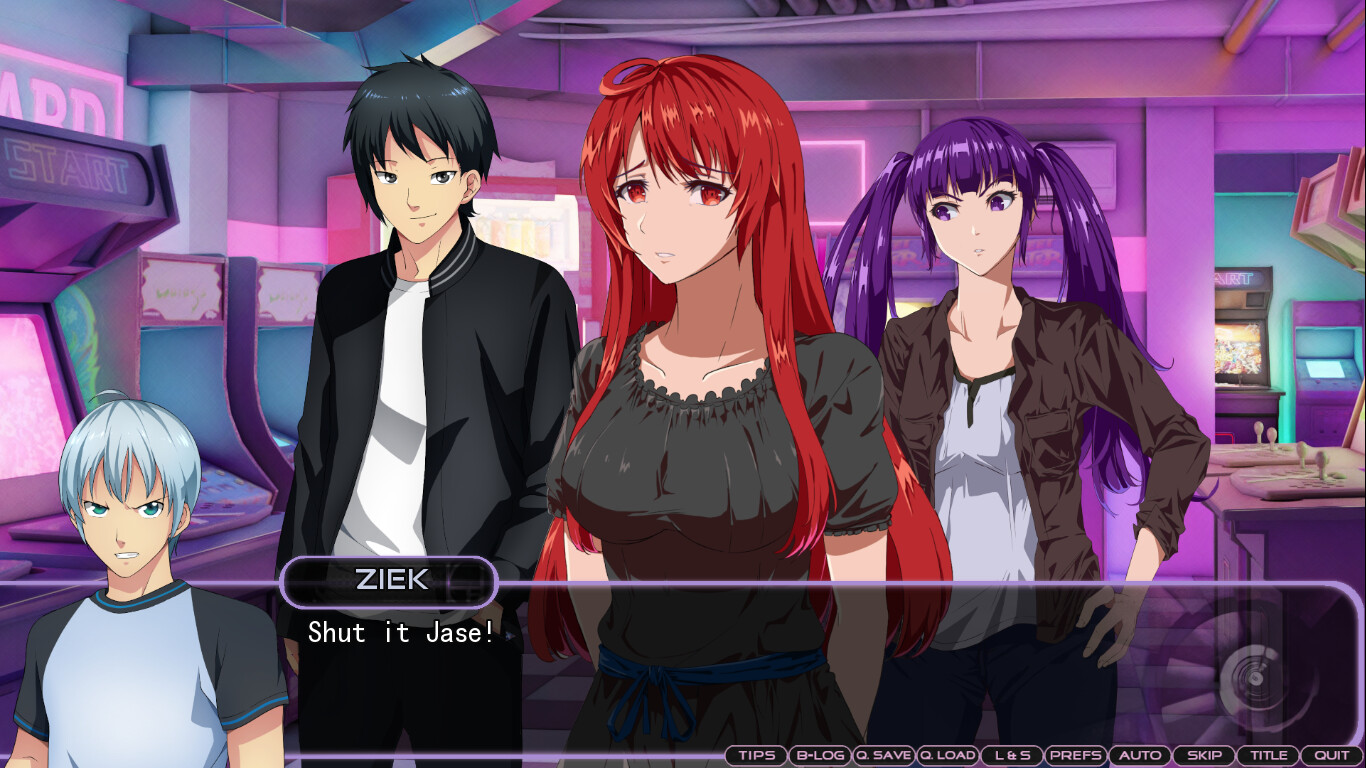The width and height of the screenshot is (1366, 768).
Task: Enable AUTO text advance mode
Action: 1139,755
